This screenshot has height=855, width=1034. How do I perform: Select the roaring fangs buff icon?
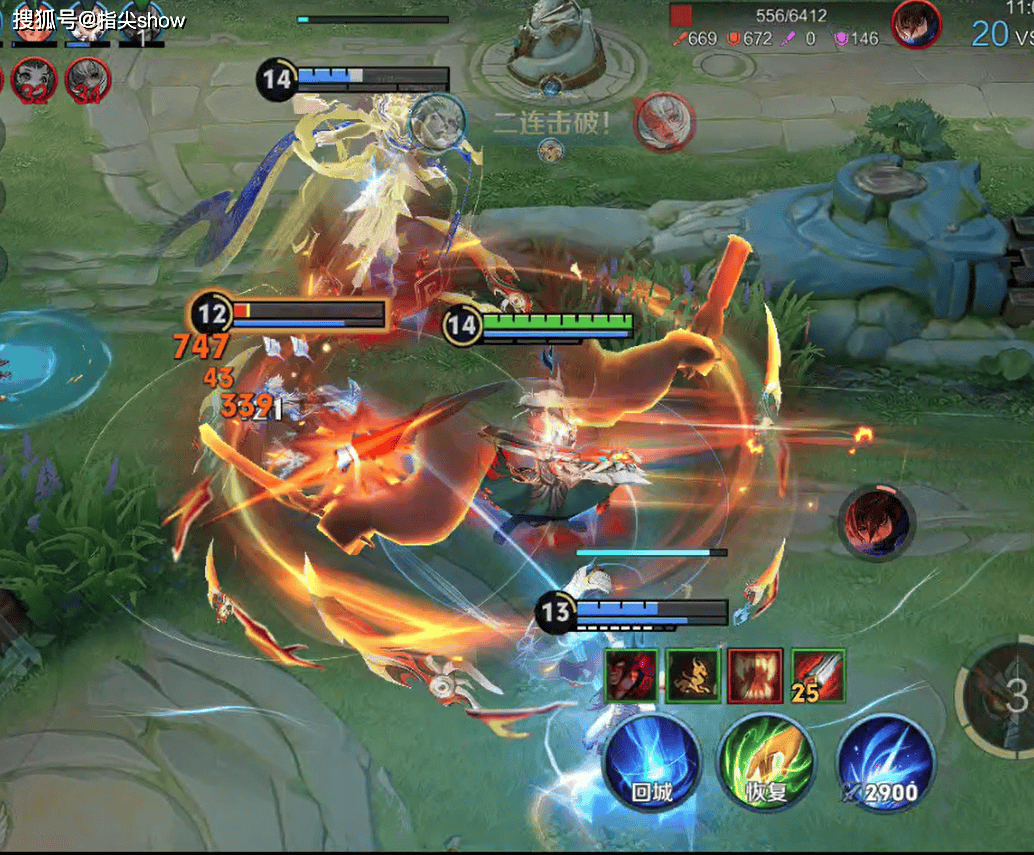coord(755,675)
